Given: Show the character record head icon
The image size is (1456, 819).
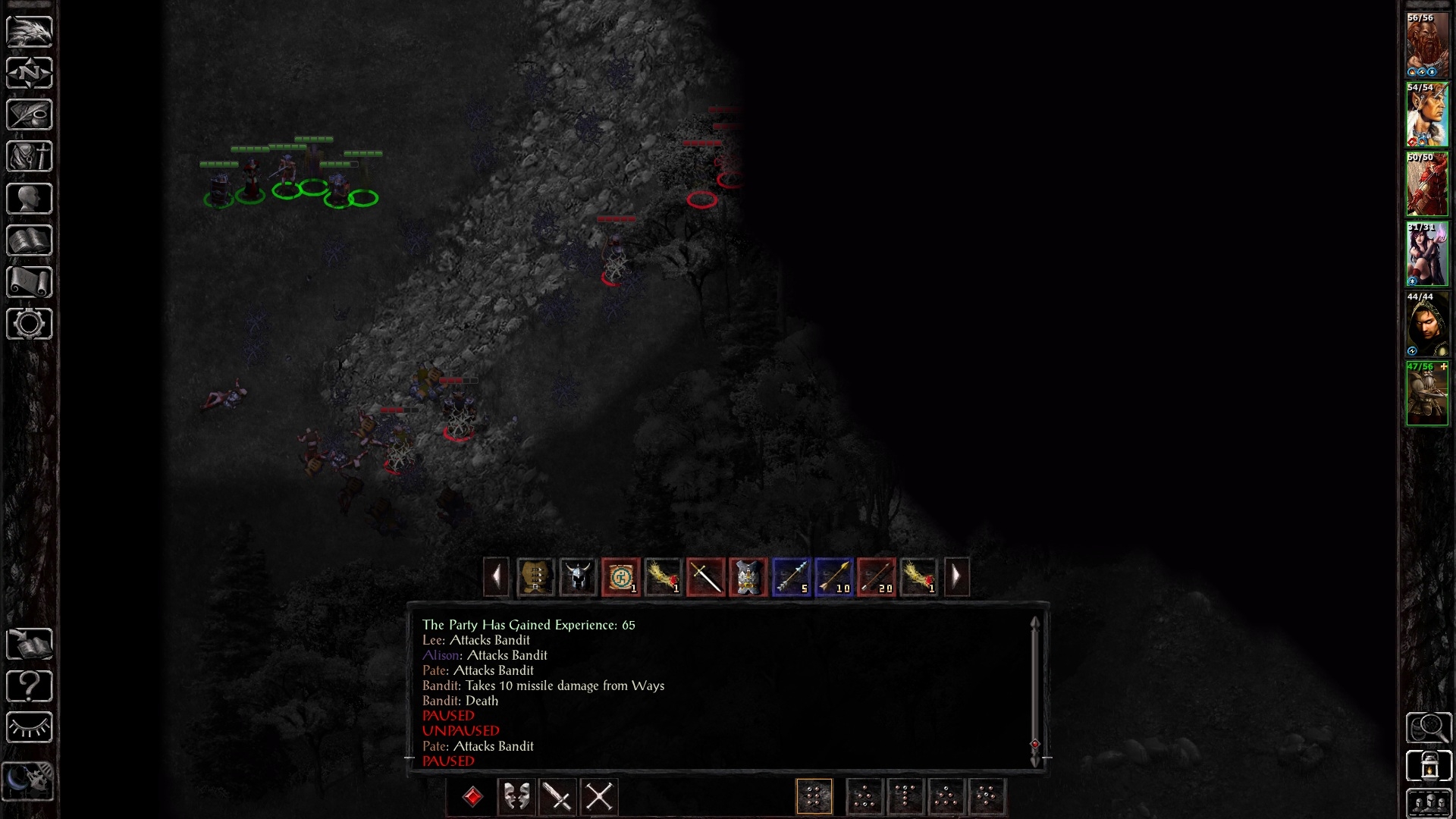Looking at the screenshot, I should click(x=30, y=199).
